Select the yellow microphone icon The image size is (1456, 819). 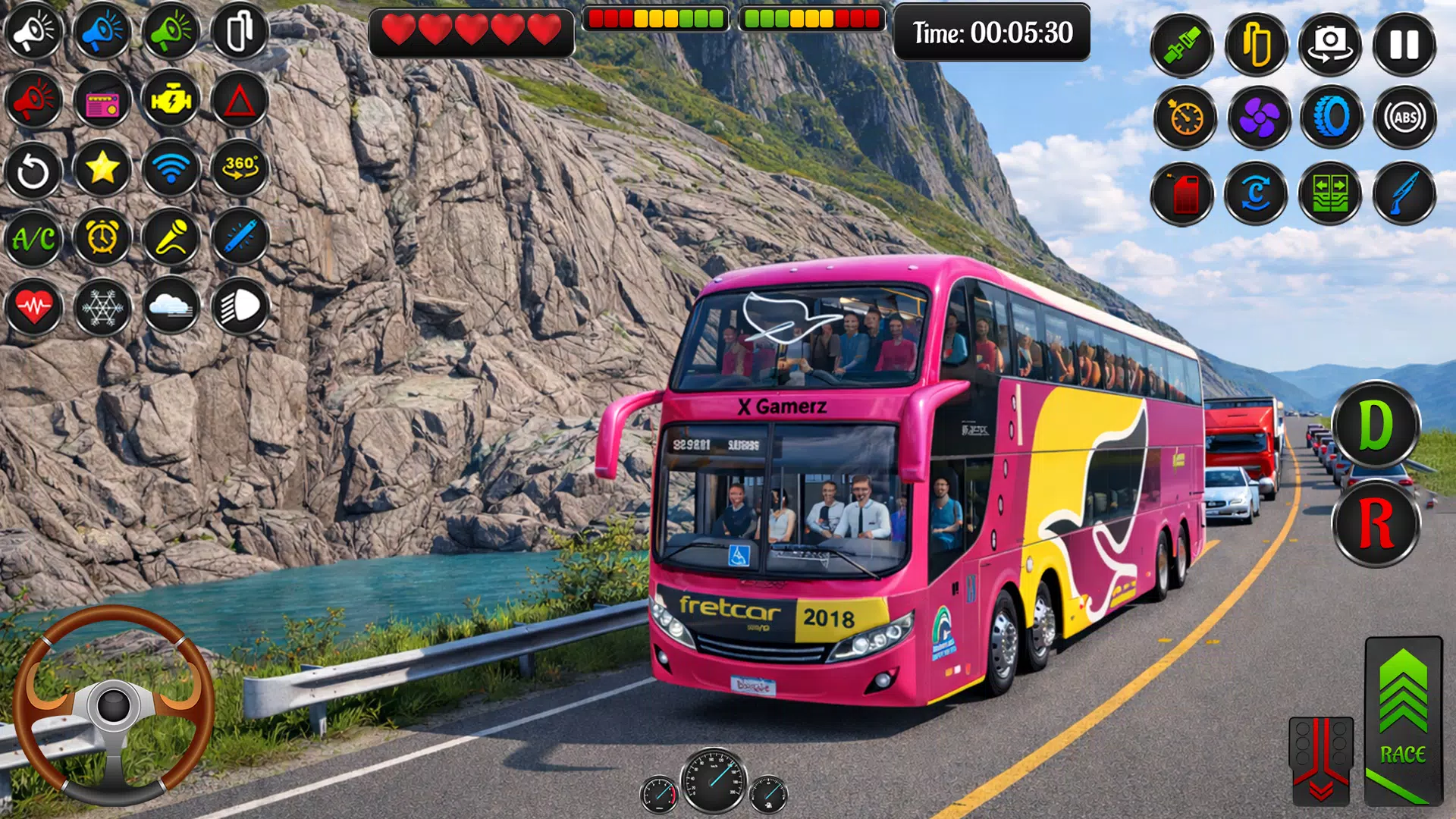[x=172, y=237]
